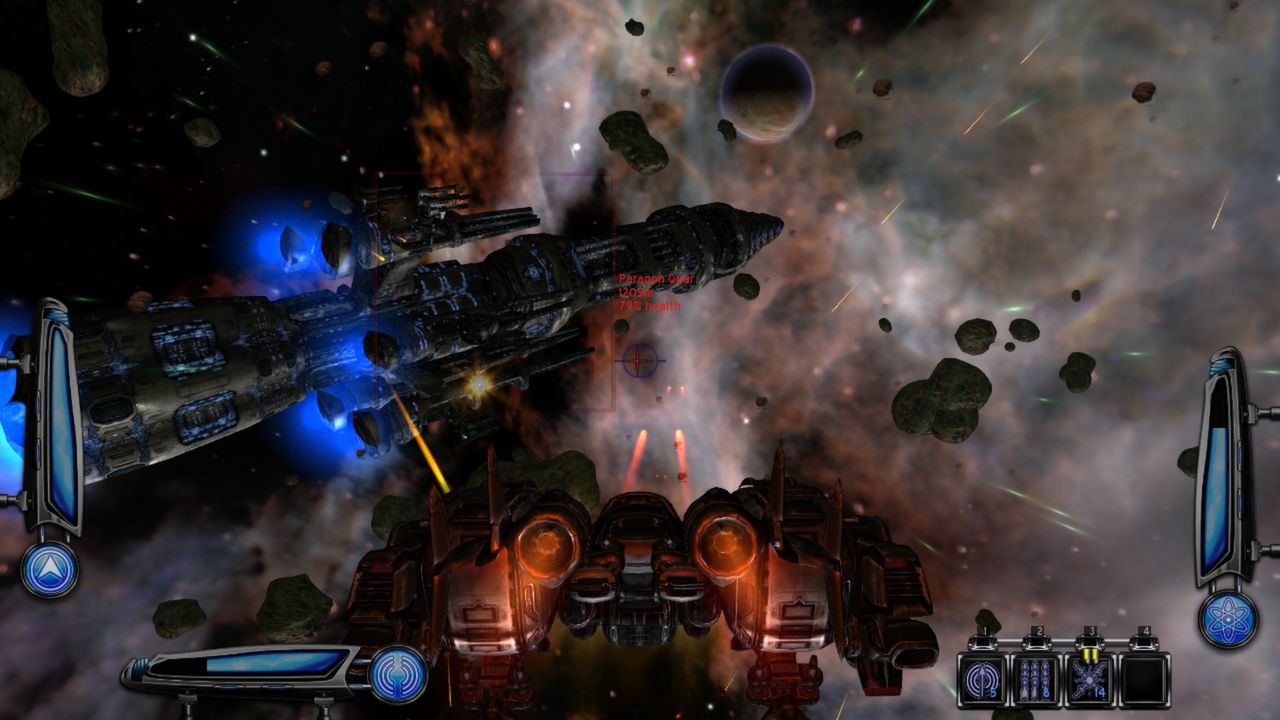This screenshot has height=720, width=1280.
Task: Click the blue targeting reticle crosshair
Action: click(638, 362)
